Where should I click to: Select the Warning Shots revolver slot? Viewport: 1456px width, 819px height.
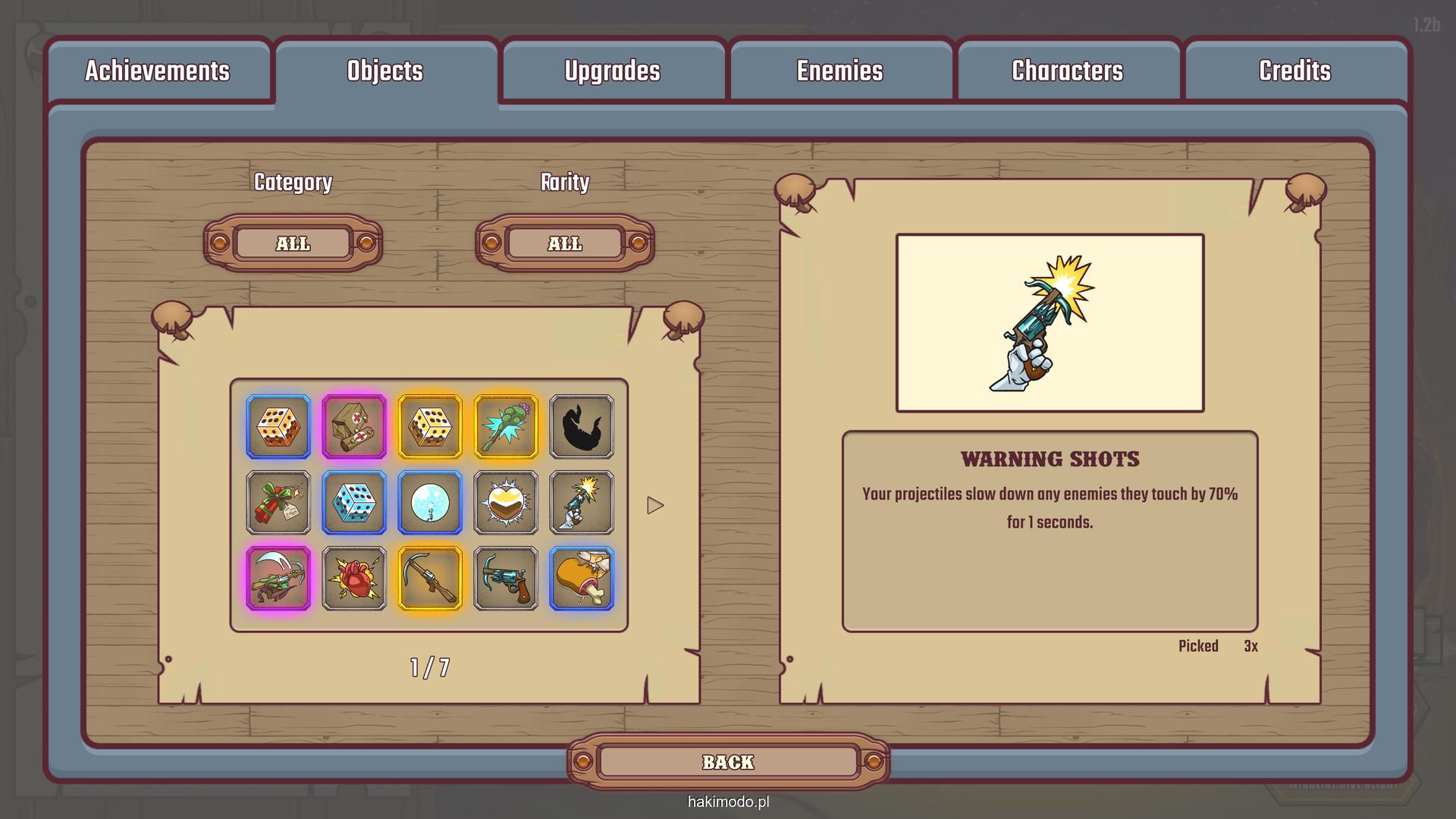tap(582, 503)
